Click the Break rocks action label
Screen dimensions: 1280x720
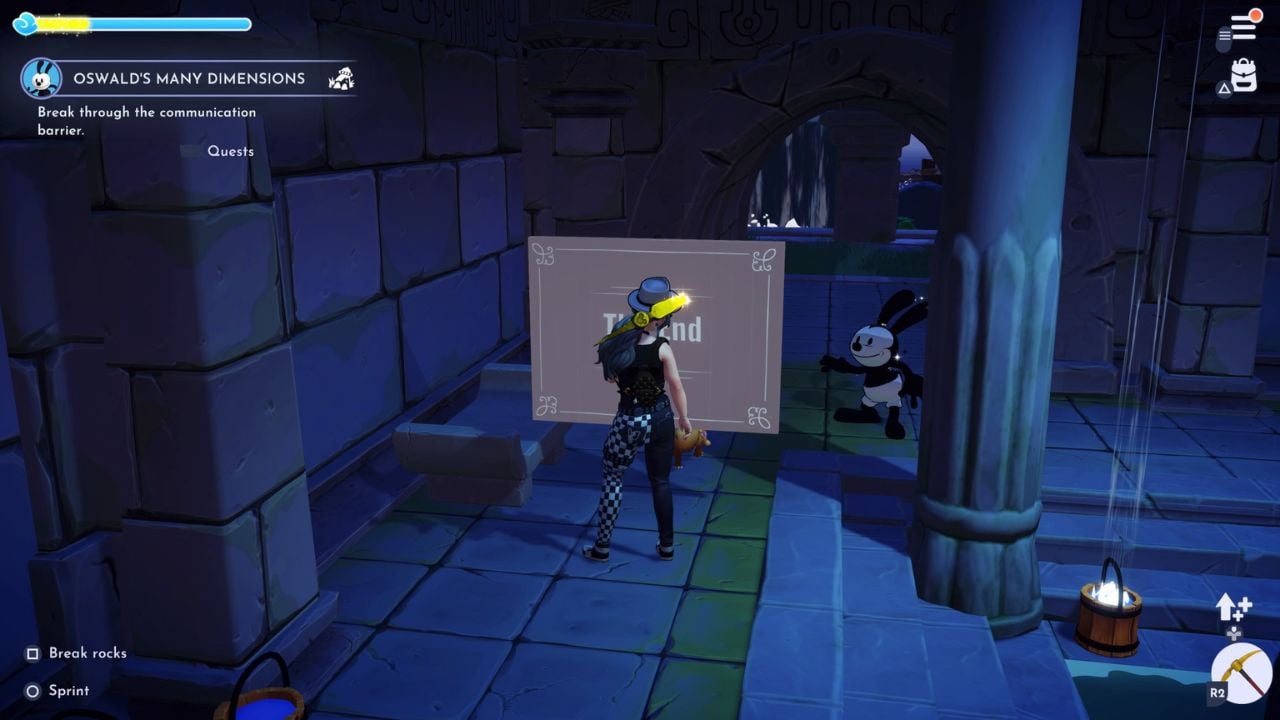point(88,653)
